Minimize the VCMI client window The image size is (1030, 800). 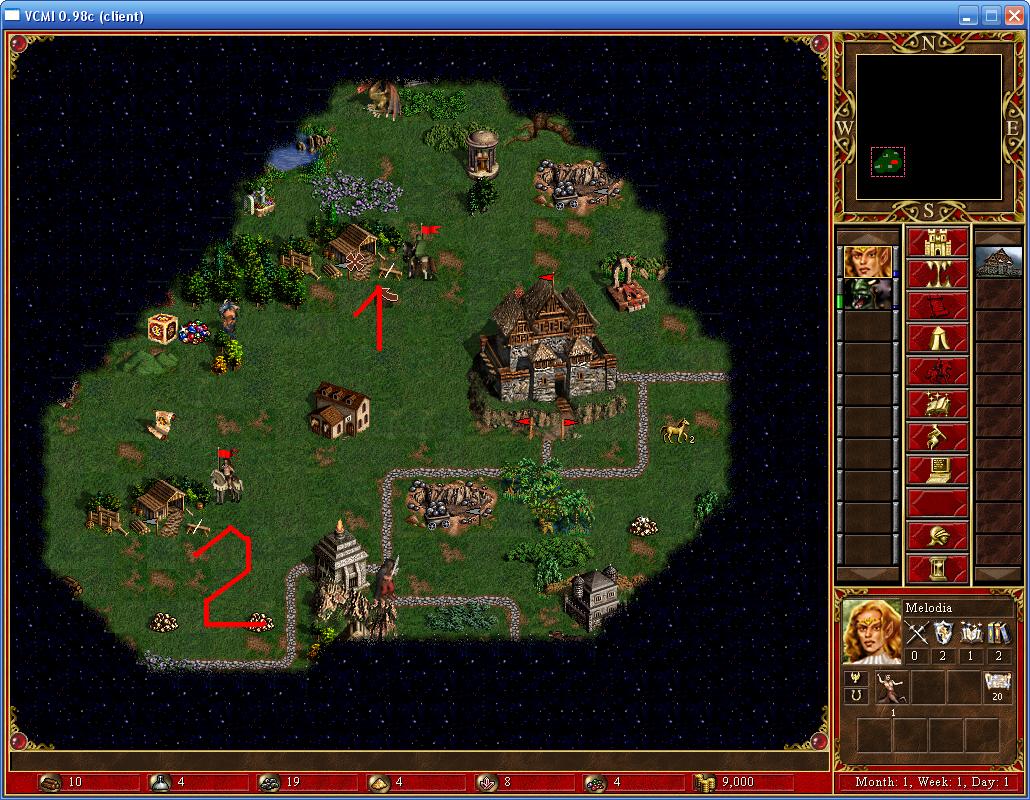(967, 16)
